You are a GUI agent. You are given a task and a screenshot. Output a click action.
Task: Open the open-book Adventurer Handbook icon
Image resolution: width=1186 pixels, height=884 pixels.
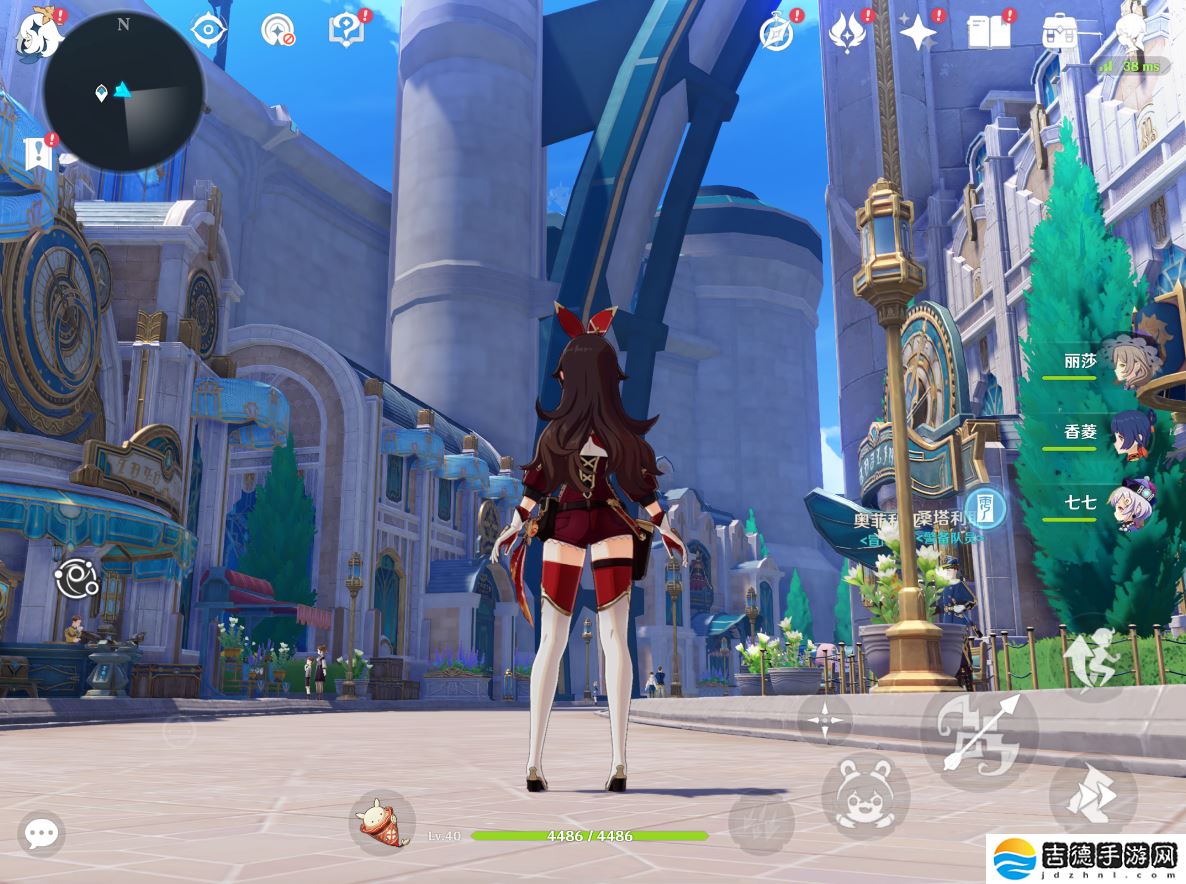click(x=988, y=32)
